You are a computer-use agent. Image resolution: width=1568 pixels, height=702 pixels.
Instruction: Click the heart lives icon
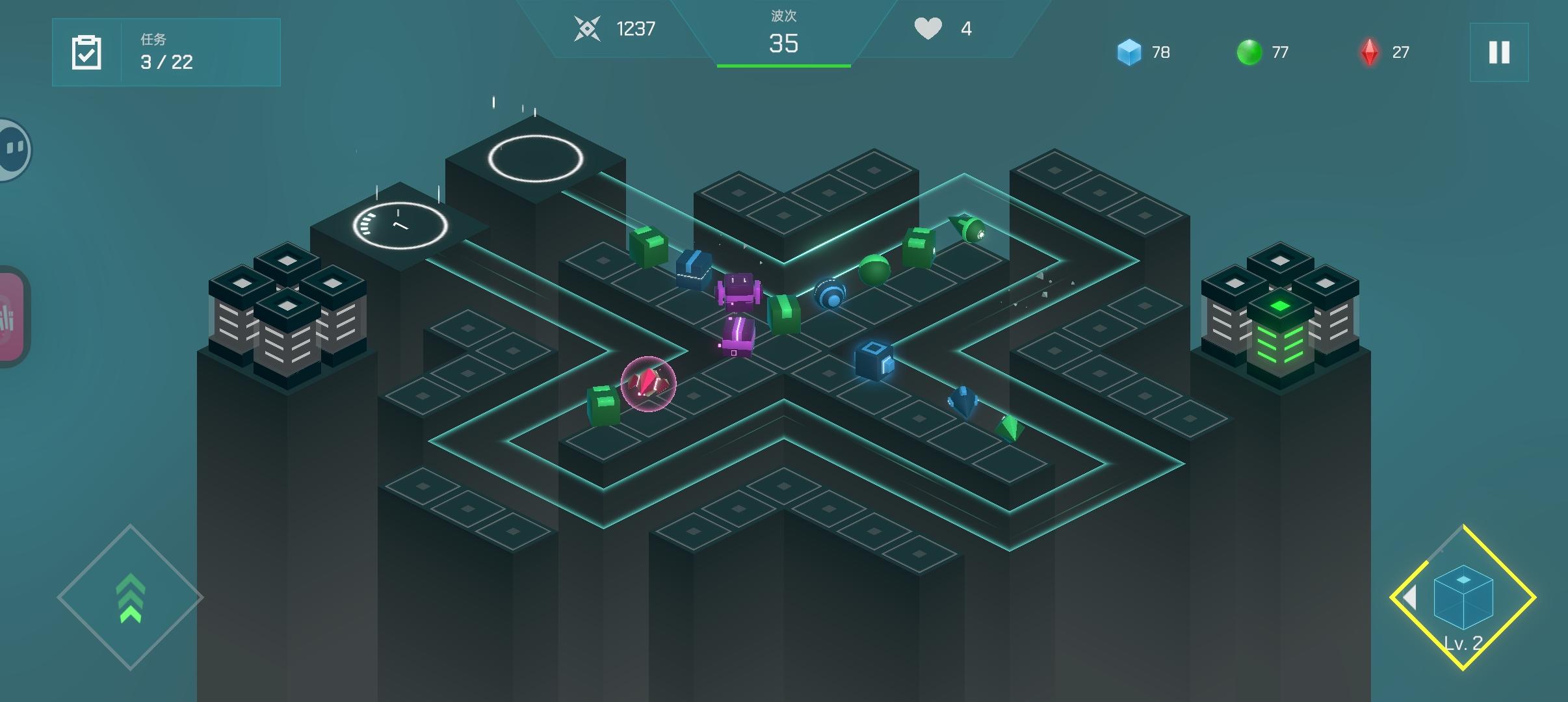[930, 27]
